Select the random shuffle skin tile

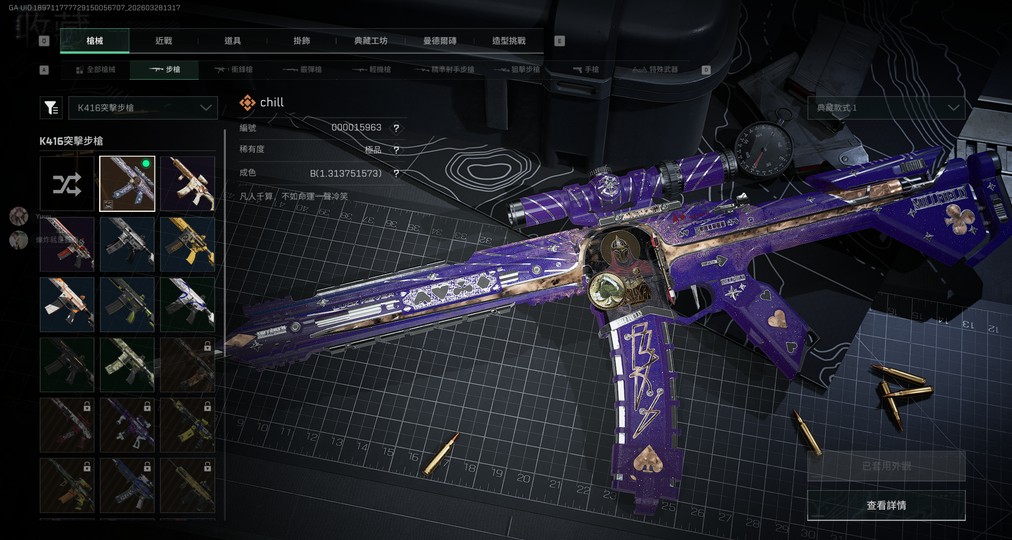point(69,184)
